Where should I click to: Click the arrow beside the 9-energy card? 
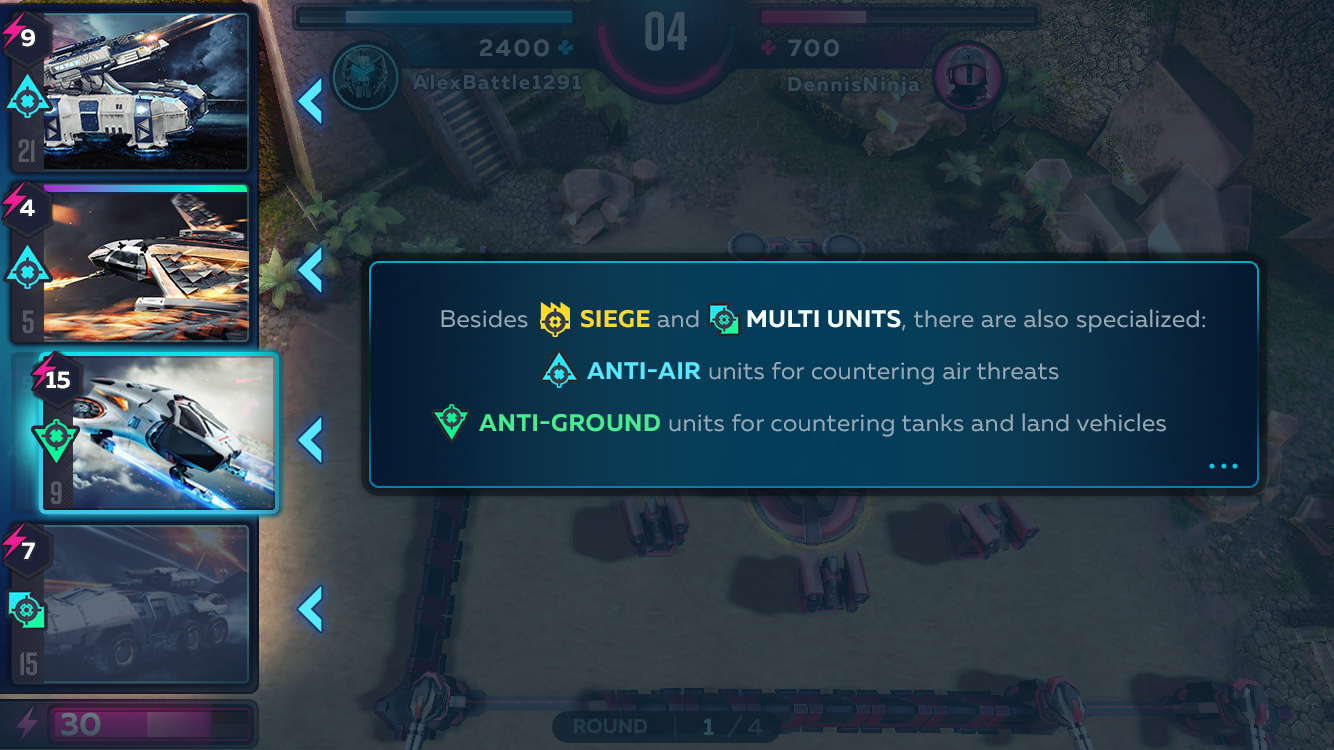pyautogui.click(x=311, y=100)
